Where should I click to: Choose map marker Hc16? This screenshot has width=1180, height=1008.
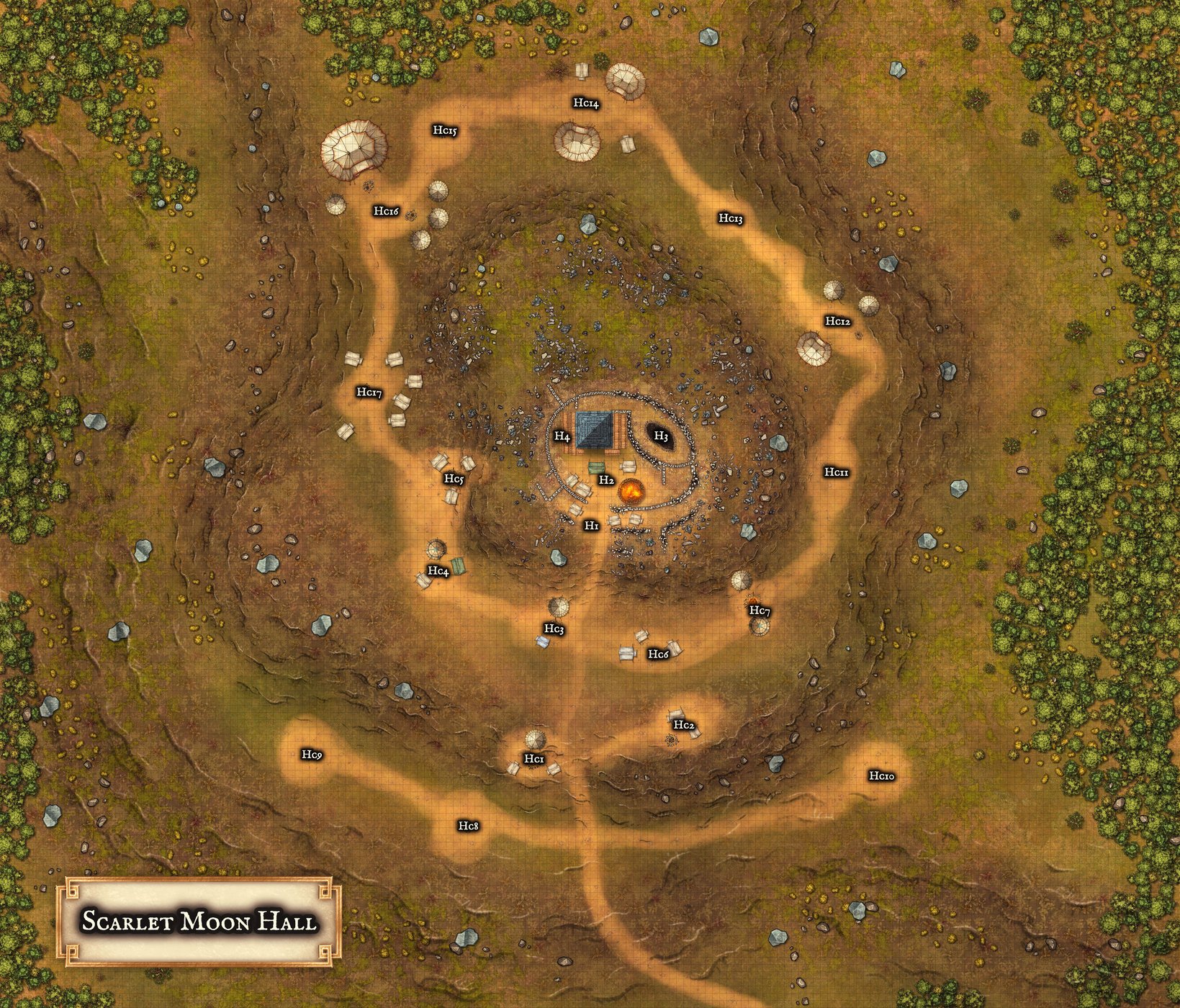coord(386,211)
